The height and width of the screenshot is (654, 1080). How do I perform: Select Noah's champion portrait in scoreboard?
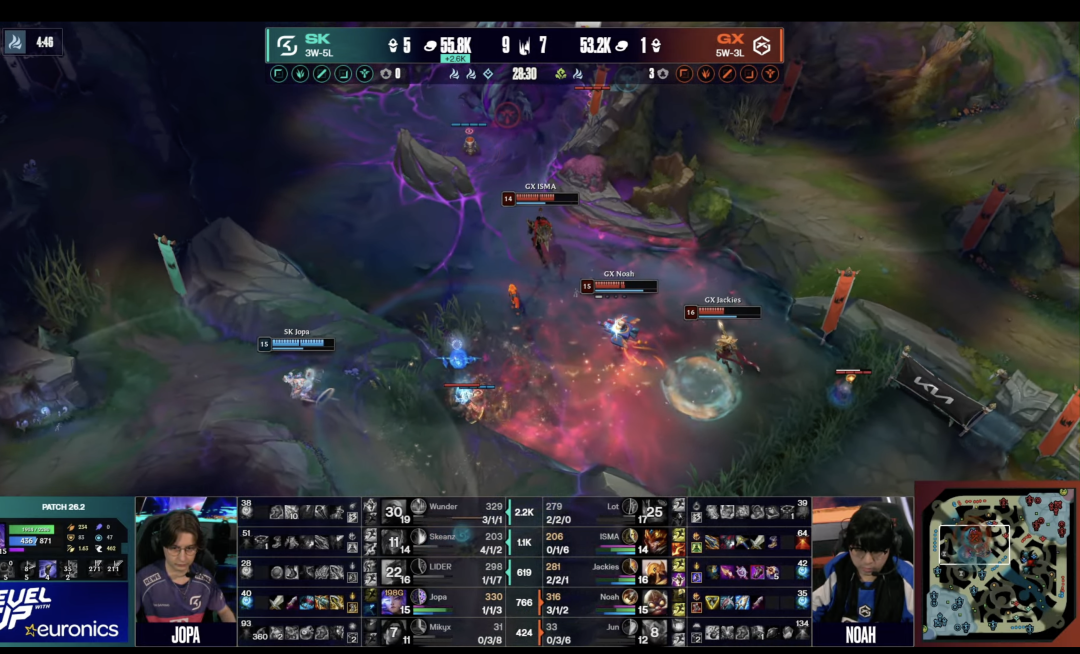(x=631, y=601)
